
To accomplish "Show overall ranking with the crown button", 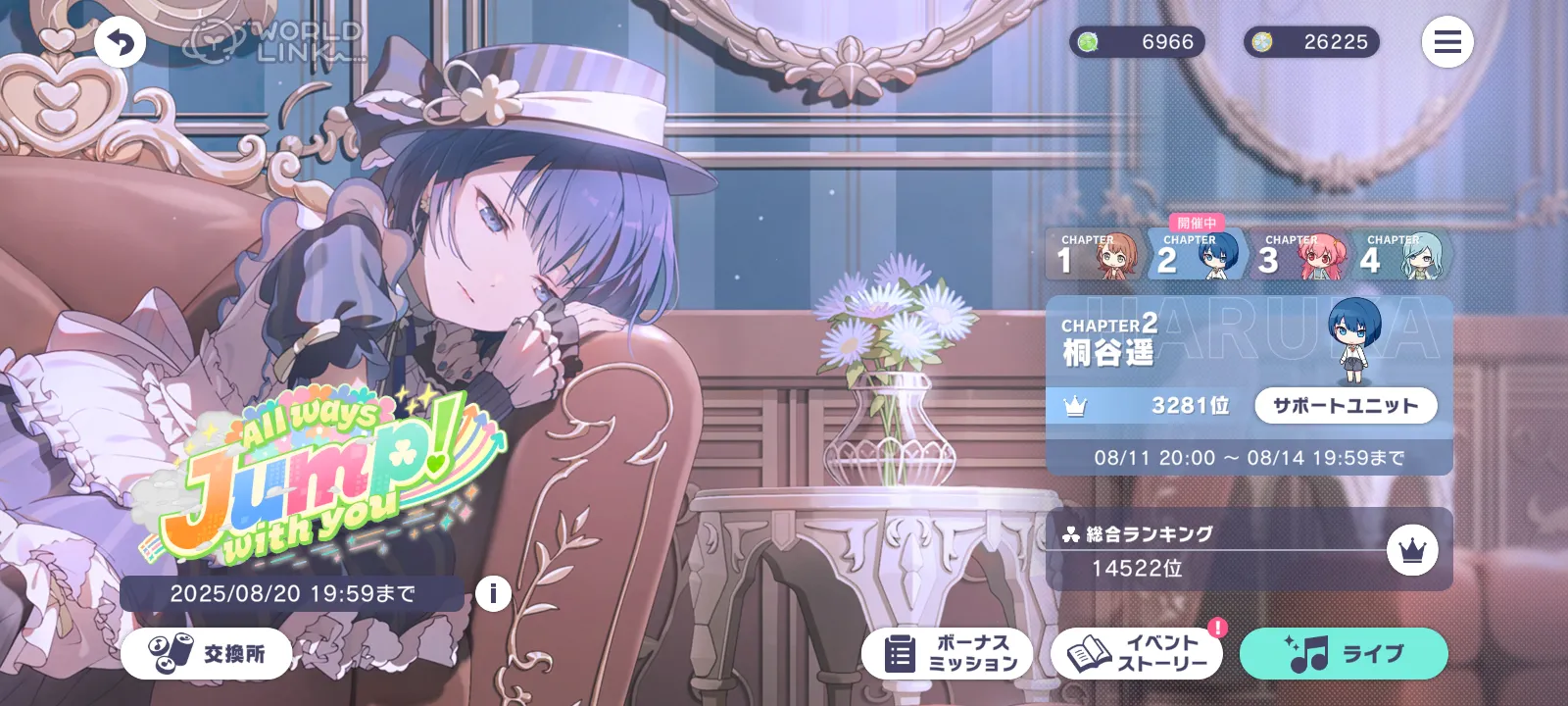I will point(1412,551).
